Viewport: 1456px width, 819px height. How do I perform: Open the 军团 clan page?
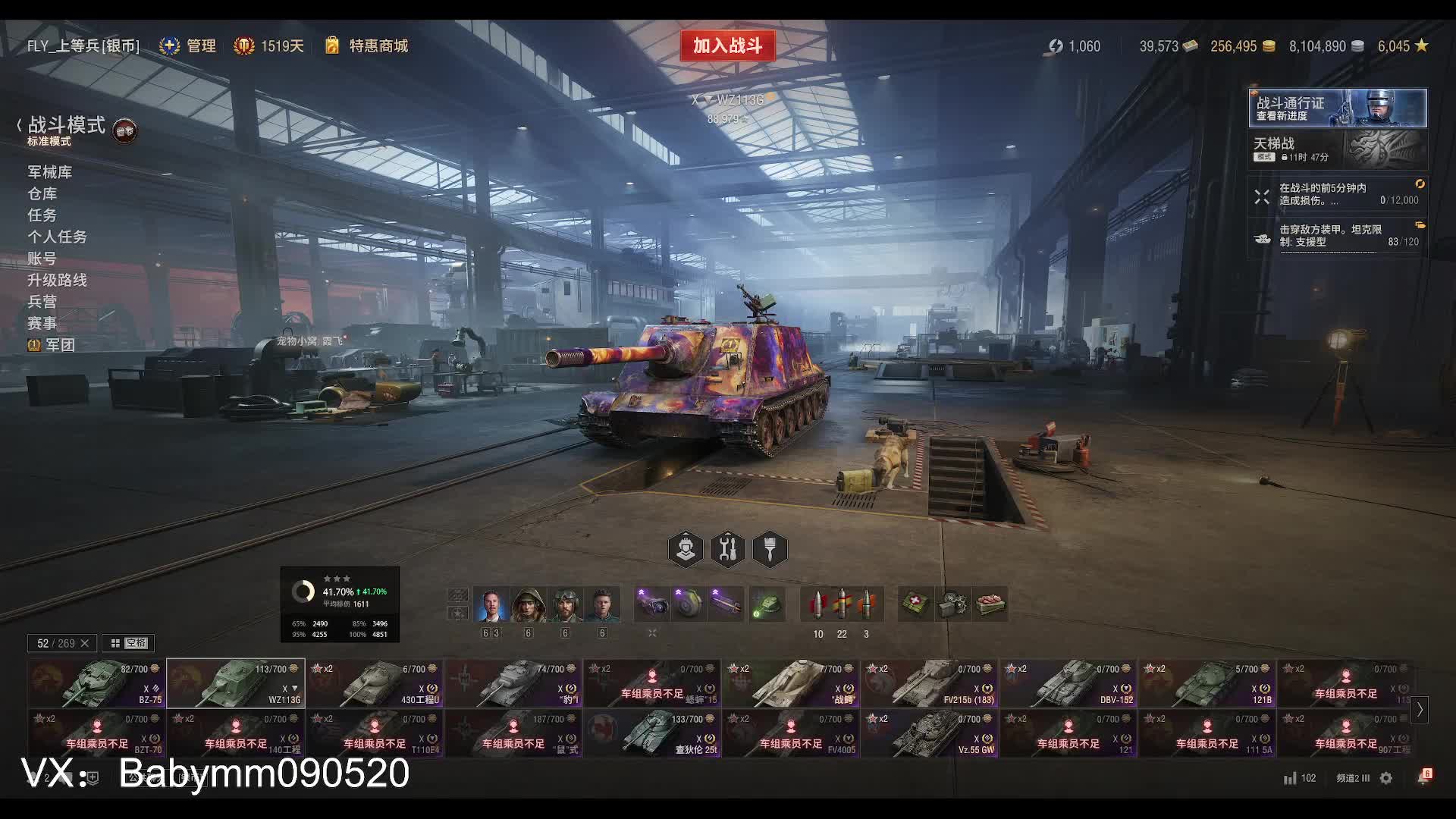point(59,345)
